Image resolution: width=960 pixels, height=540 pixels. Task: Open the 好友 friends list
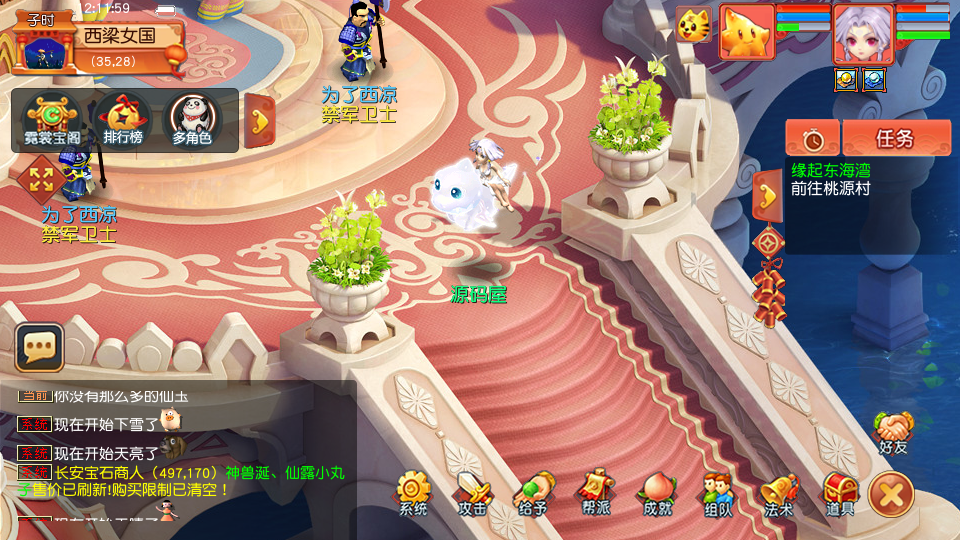click(893, 432)
